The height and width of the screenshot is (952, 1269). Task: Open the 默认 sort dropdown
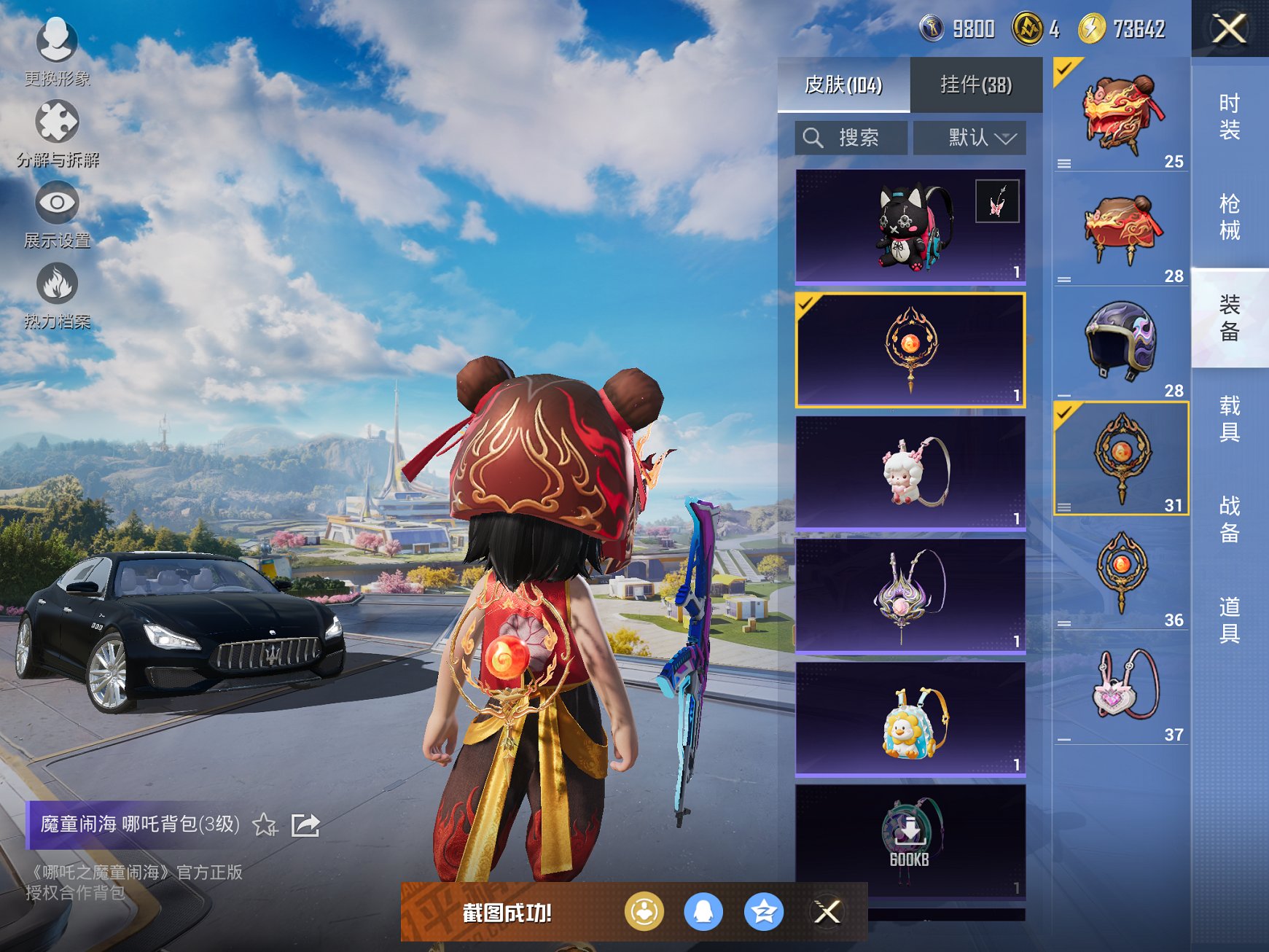tap(969, 138)
